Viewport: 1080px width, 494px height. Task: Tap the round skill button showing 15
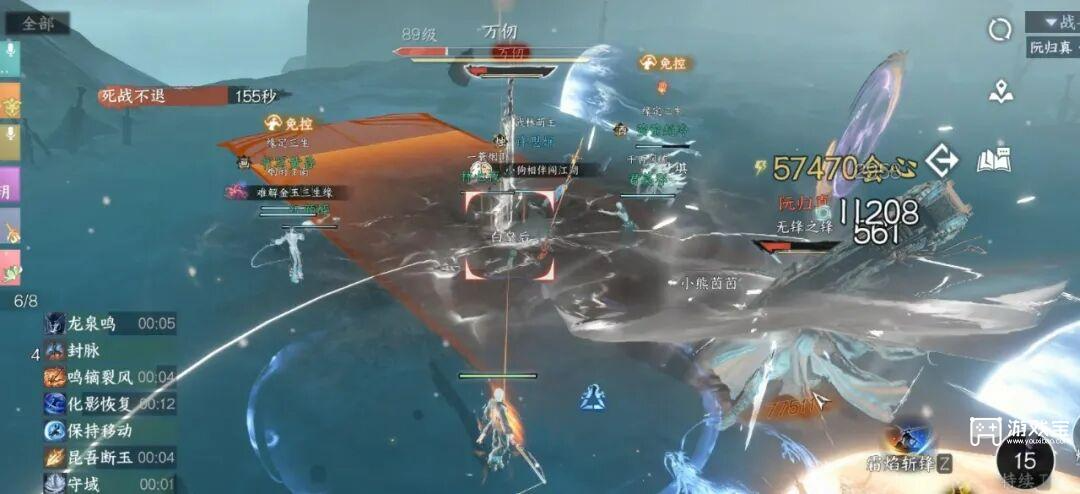point(1024,462)
